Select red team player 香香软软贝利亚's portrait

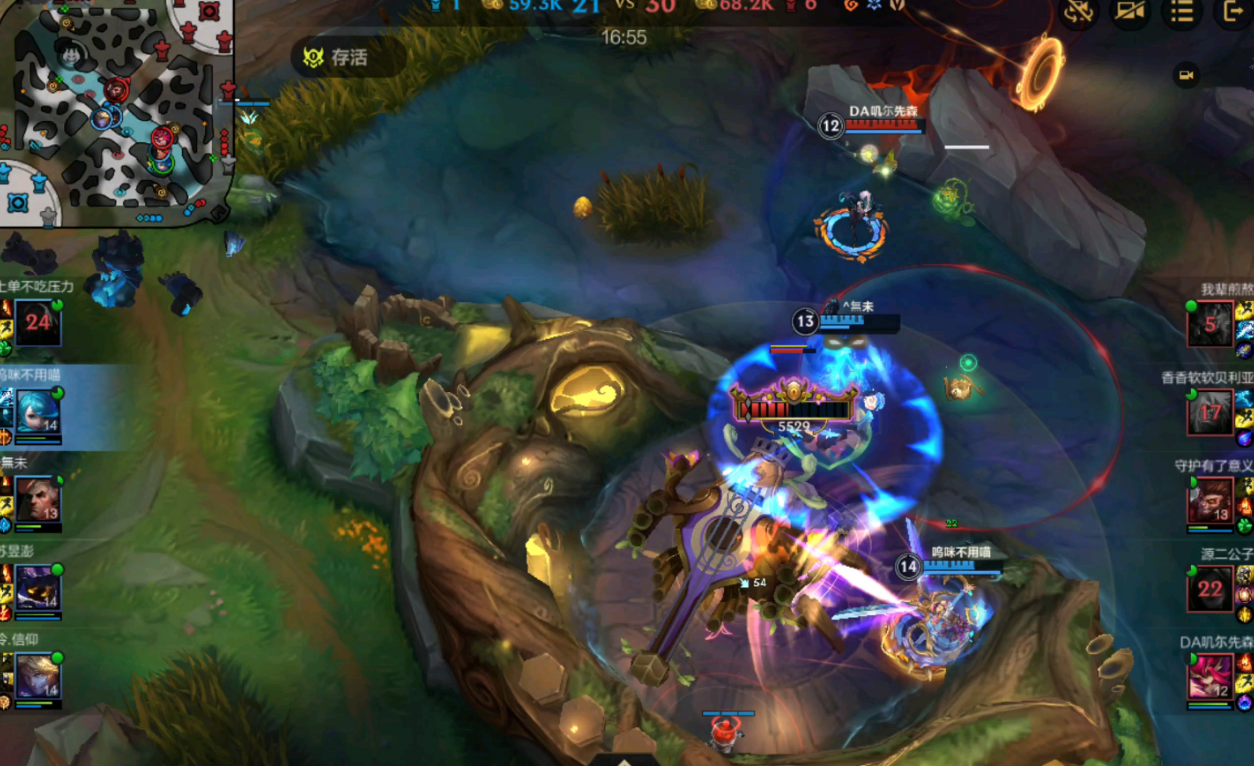pyautogui.click(x=1210, y=412)
